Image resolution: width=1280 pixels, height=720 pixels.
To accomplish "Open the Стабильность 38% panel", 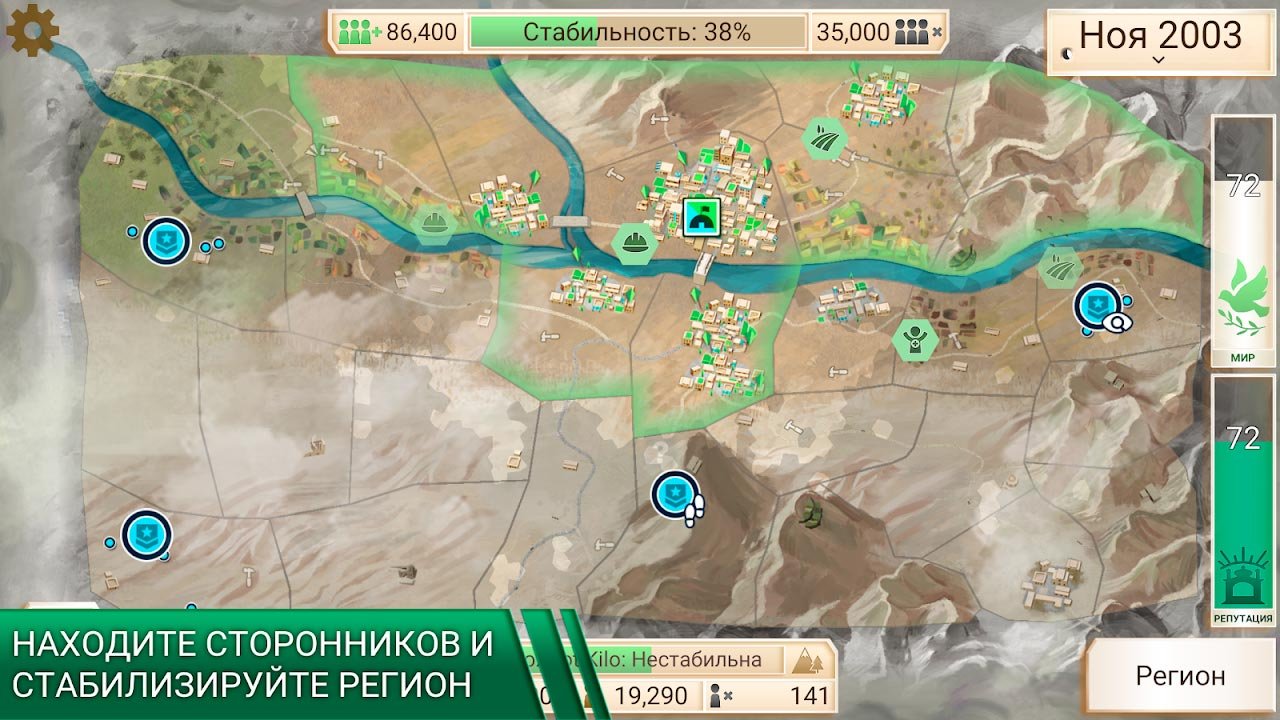I will (x=637, y=32).
